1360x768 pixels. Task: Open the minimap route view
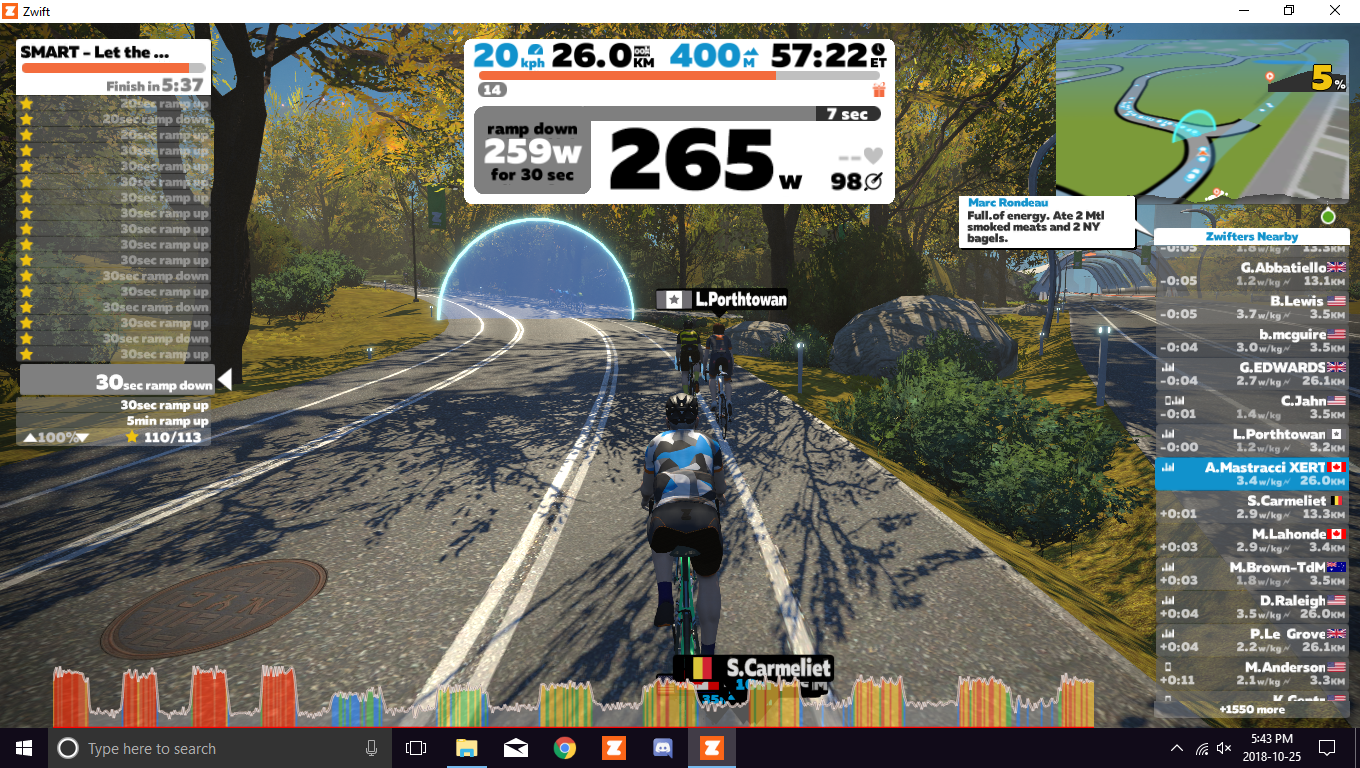[1202, 120]
